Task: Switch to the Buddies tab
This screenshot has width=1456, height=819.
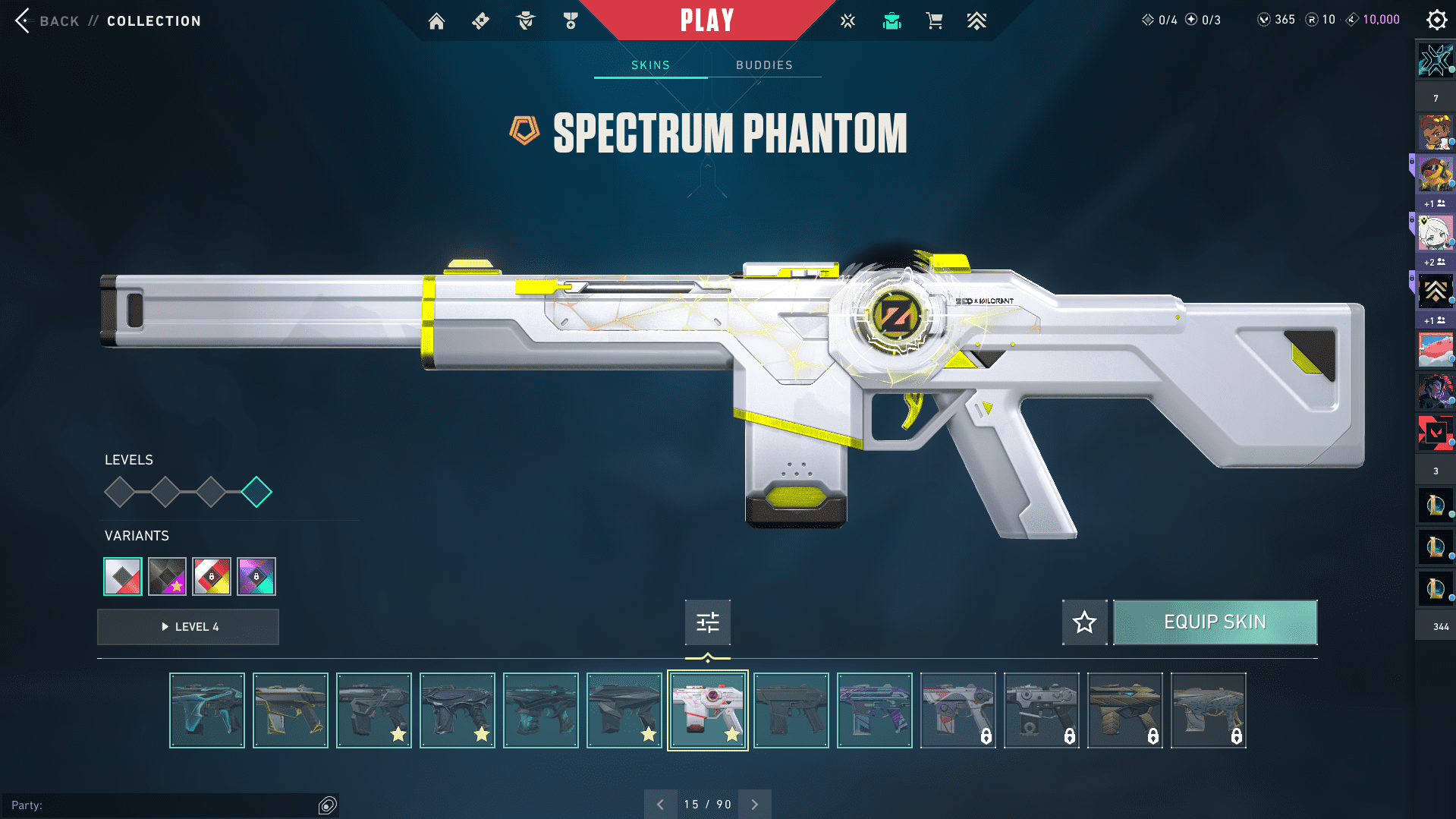Action: tap(764, 65)
